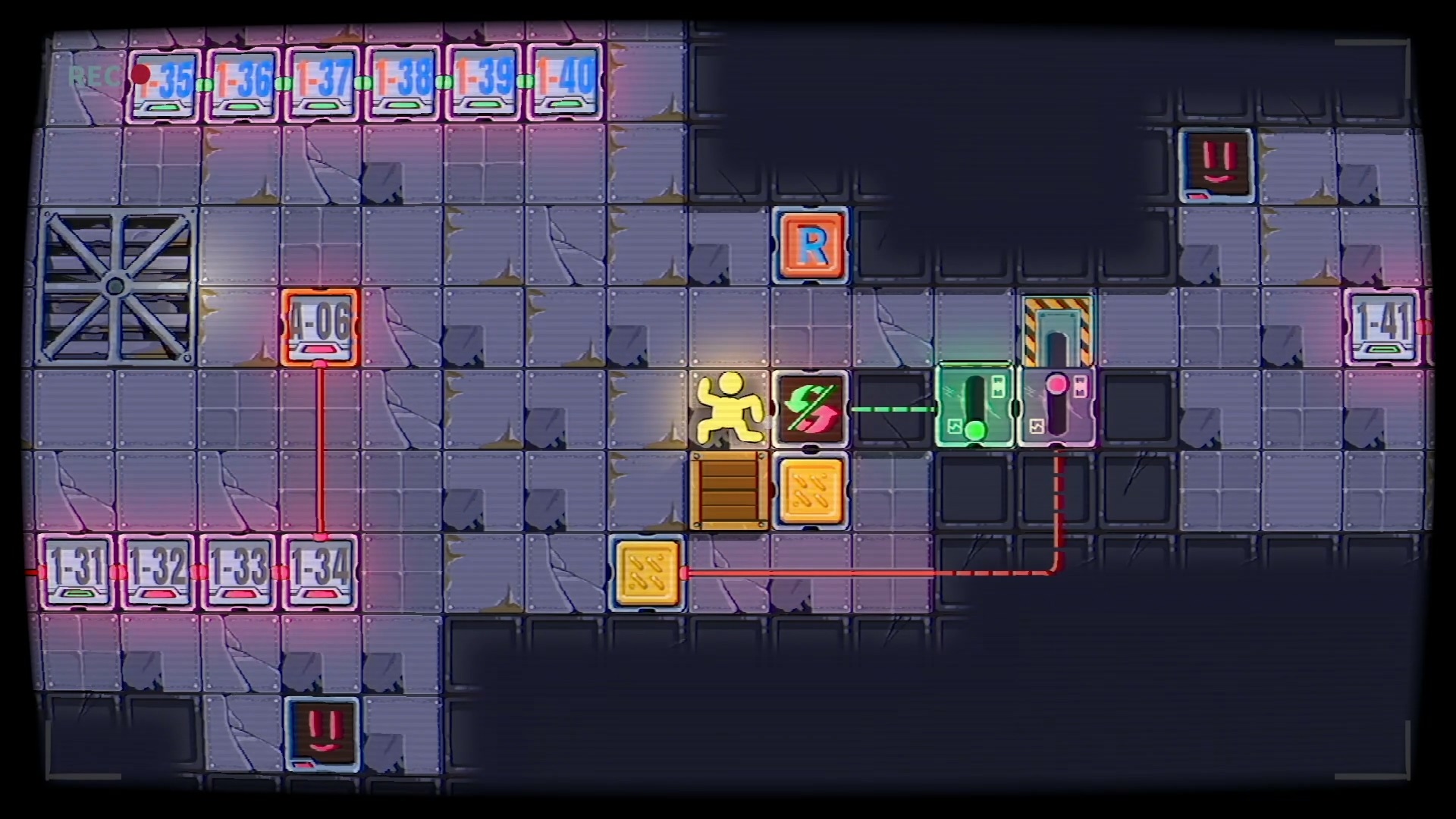
Task: Select level tile 1-39
Action: tap(484, 83)
